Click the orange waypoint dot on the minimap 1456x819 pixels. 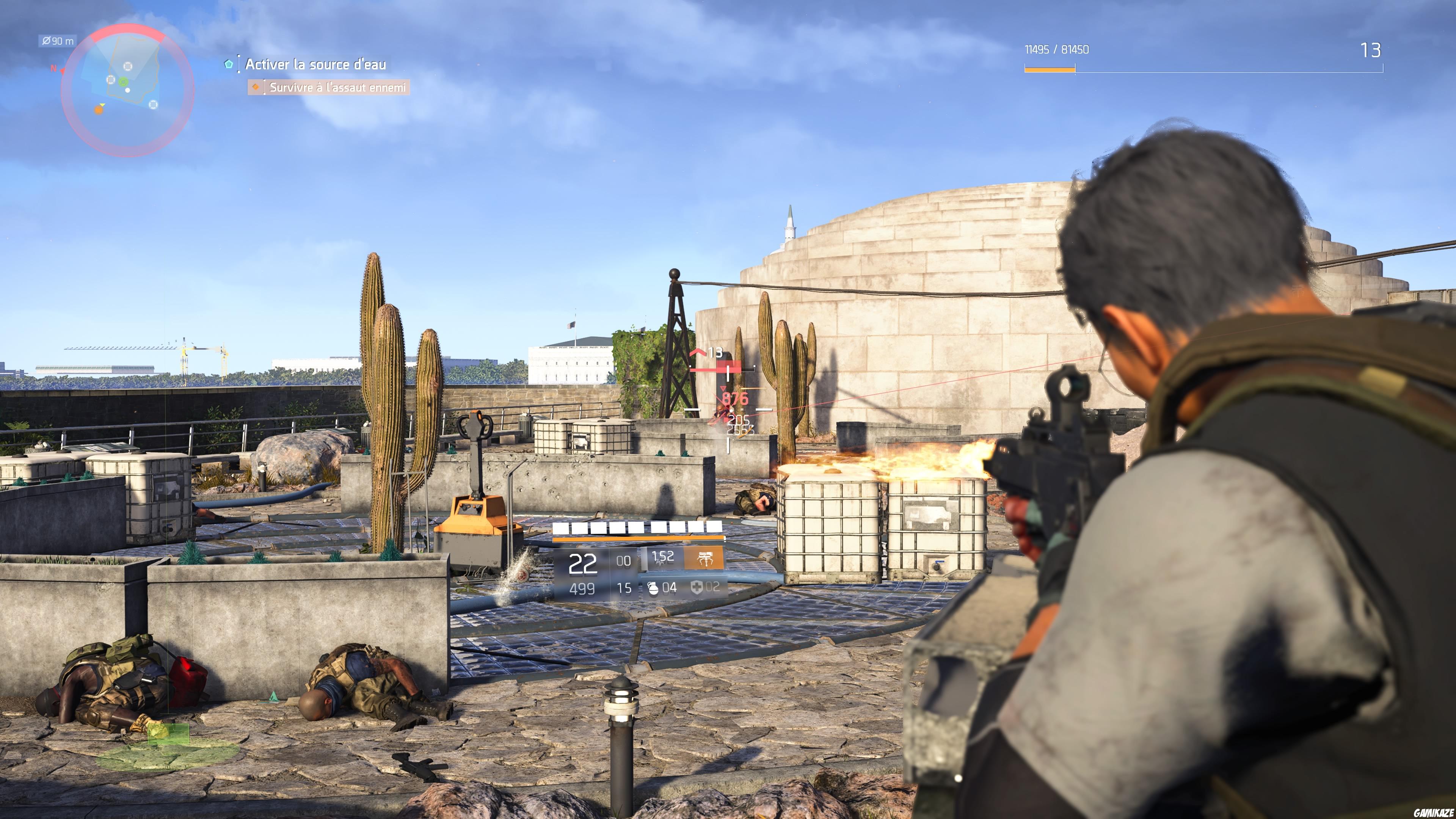pyautogui.click(x=99, y=111)
